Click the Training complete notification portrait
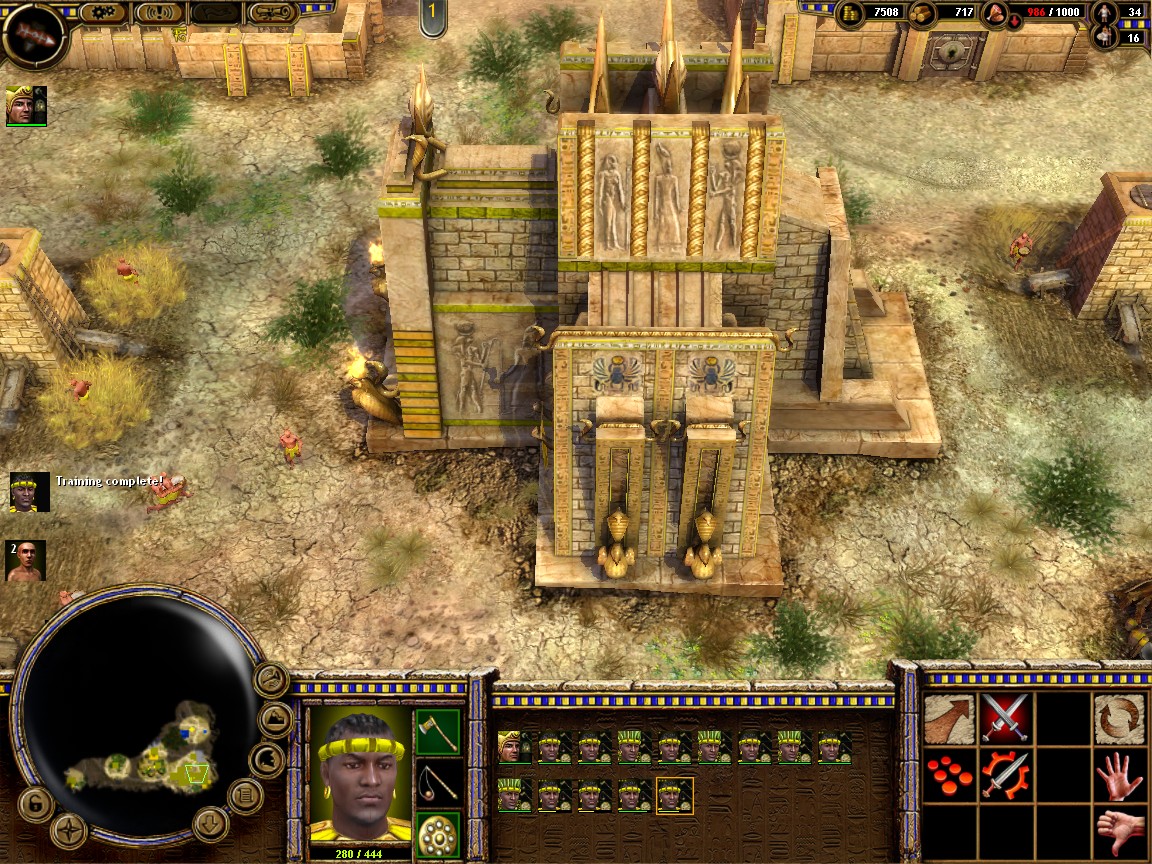 29,492
